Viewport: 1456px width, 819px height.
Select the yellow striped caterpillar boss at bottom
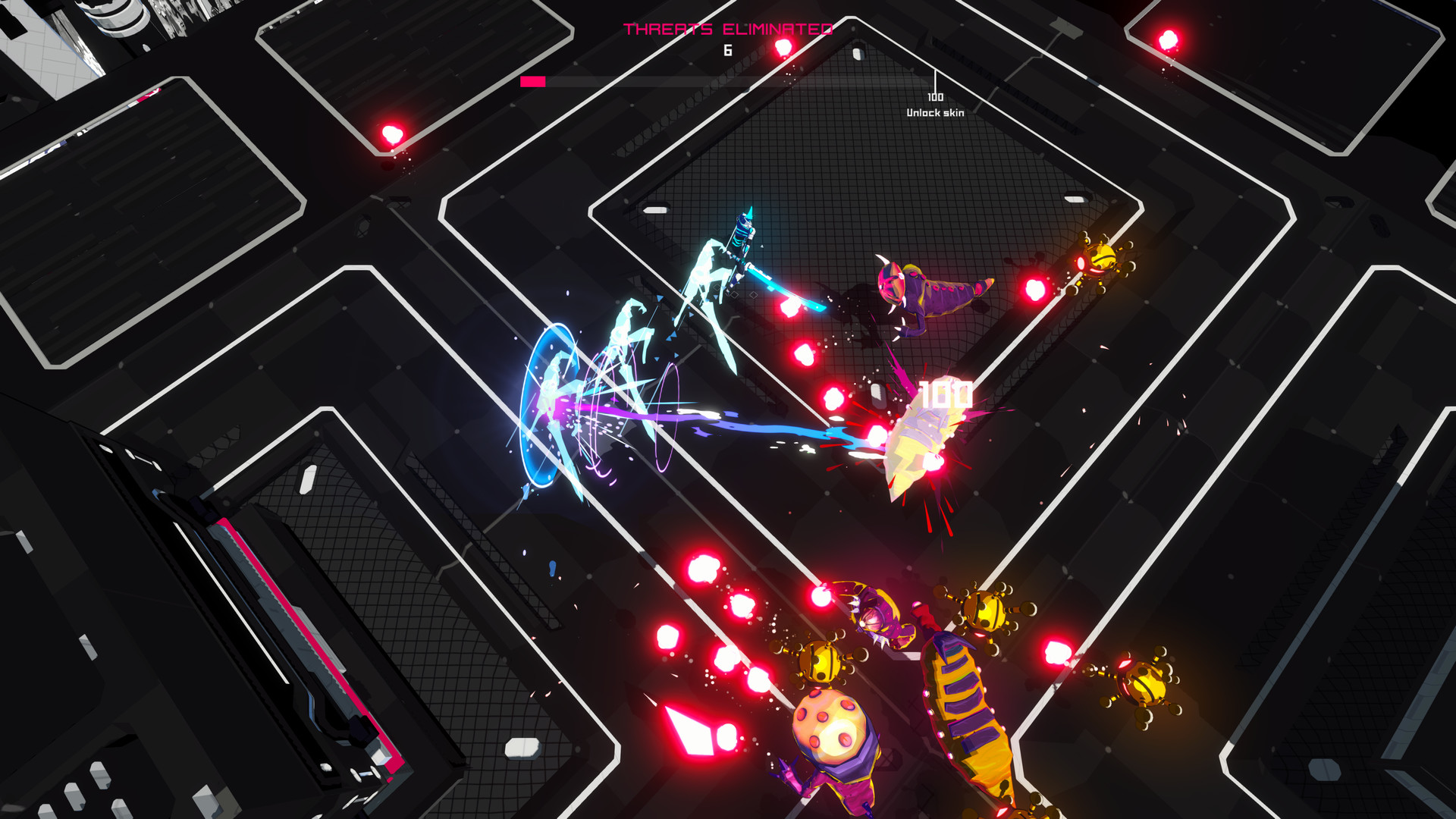[963, 720]
